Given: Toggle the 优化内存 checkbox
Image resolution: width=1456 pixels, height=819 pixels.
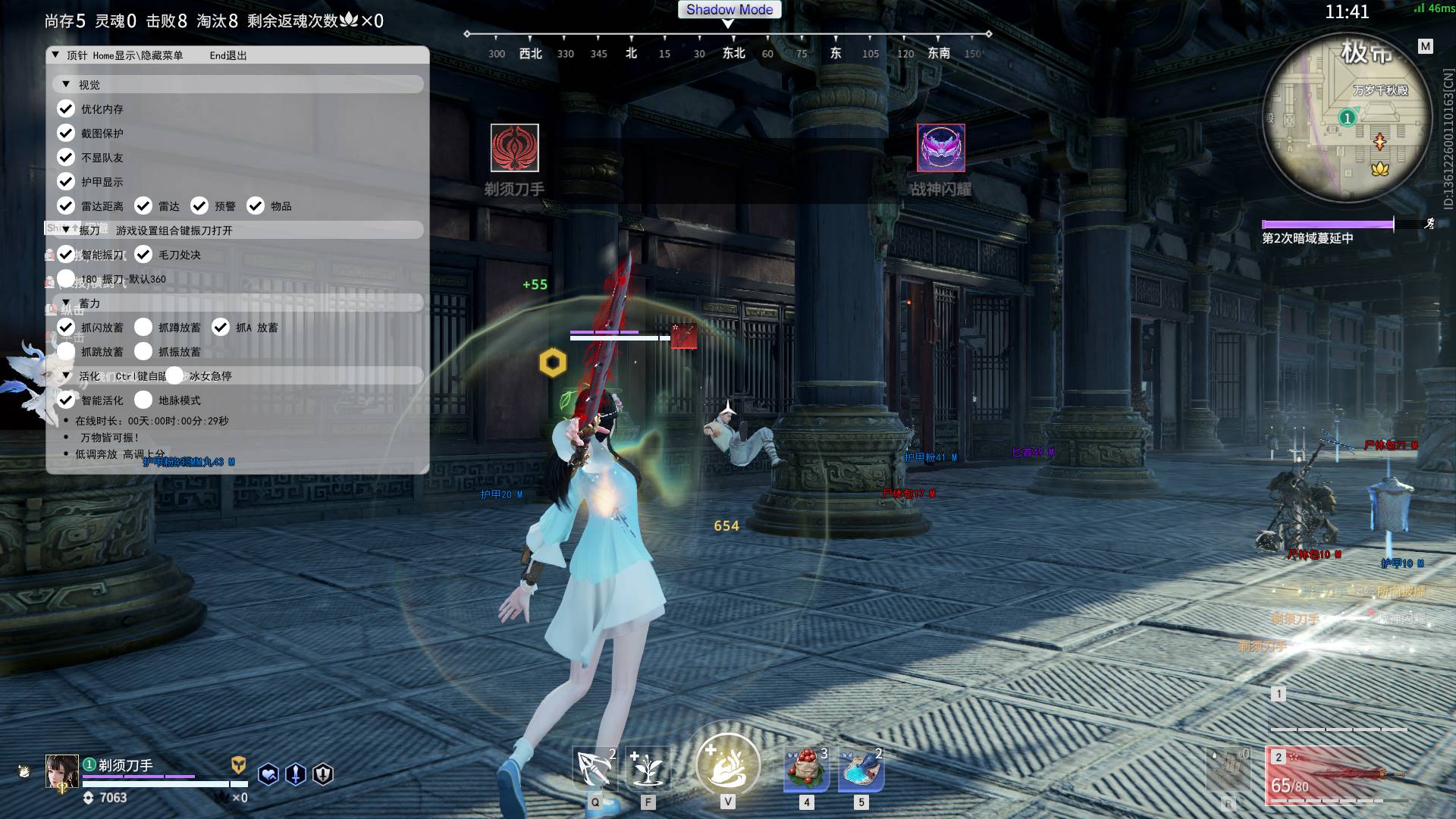Looking at the screenshot, I should 66,109.
